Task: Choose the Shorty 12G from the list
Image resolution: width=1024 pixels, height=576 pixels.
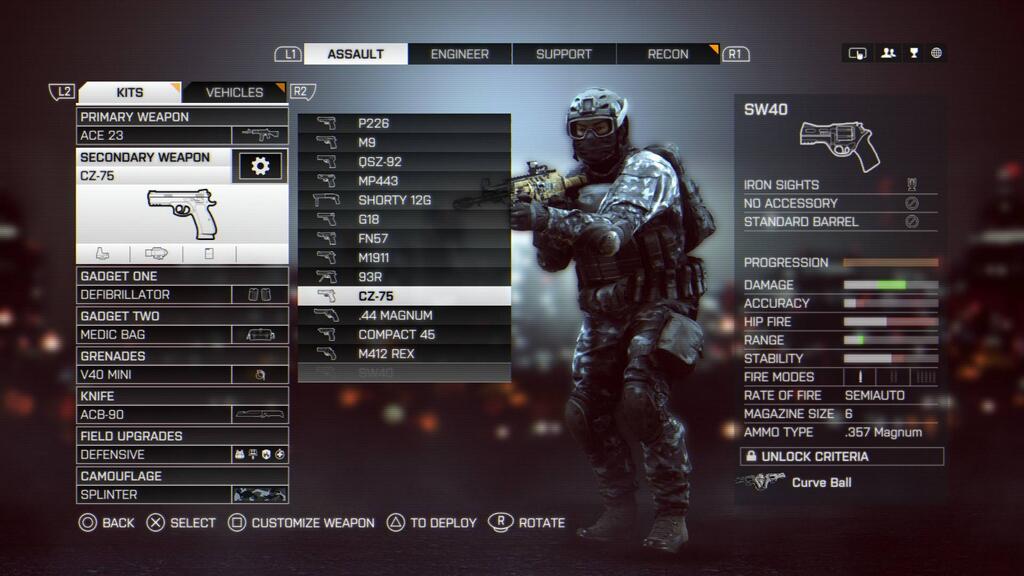Action: 404,200
